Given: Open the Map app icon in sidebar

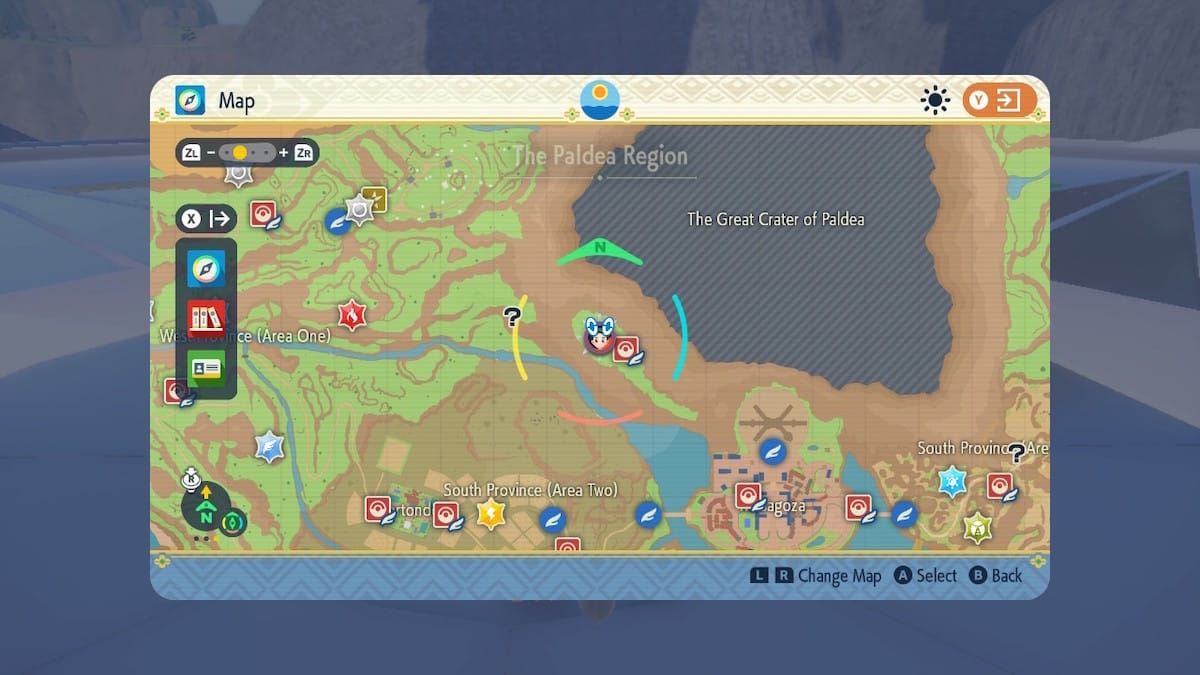Looking at the screenshot, I should (x=206, y=268).
